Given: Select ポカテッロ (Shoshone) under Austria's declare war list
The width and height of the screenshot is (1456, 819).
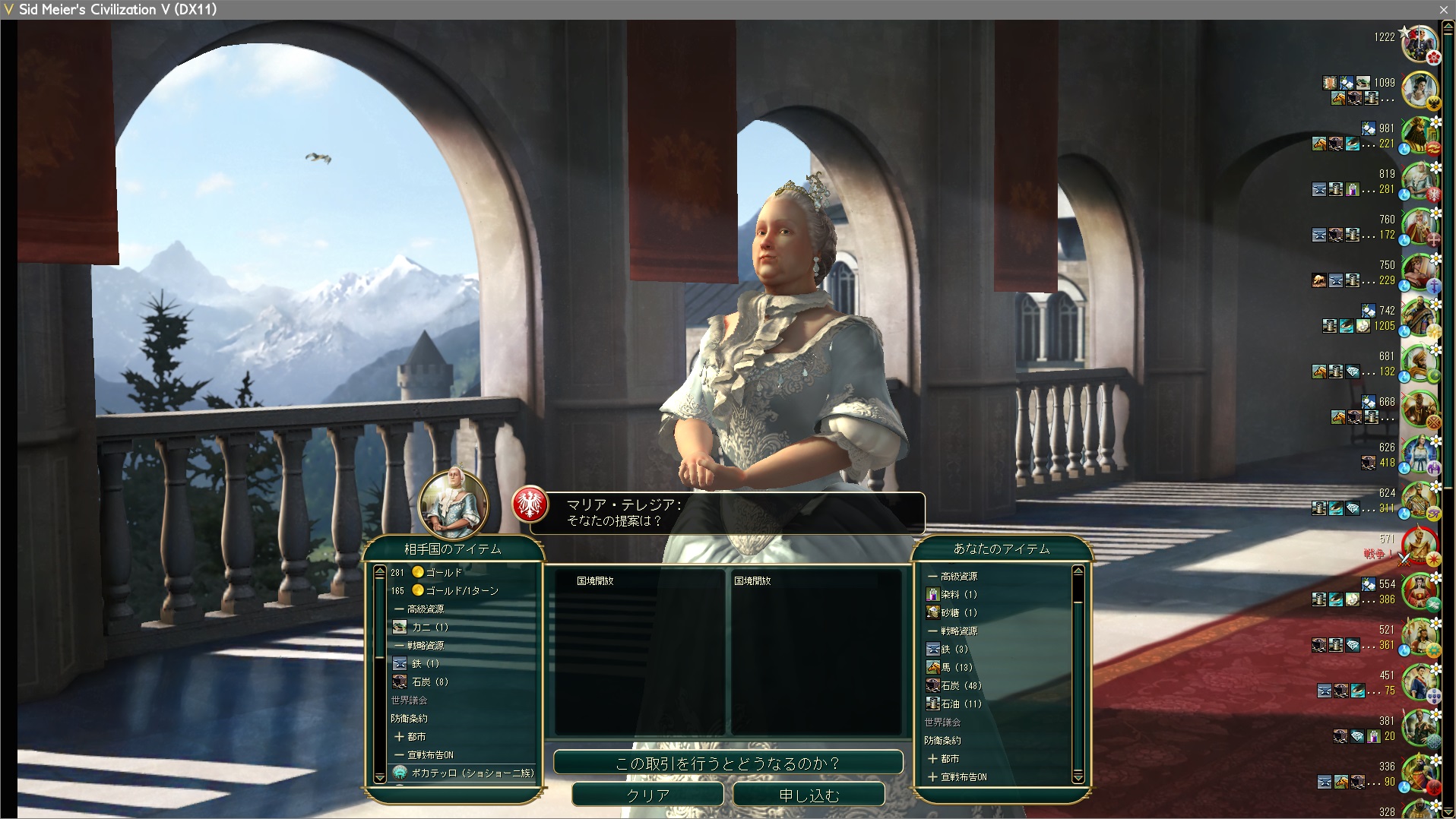Looking at the screenshot, I should [x=471, y=773].
